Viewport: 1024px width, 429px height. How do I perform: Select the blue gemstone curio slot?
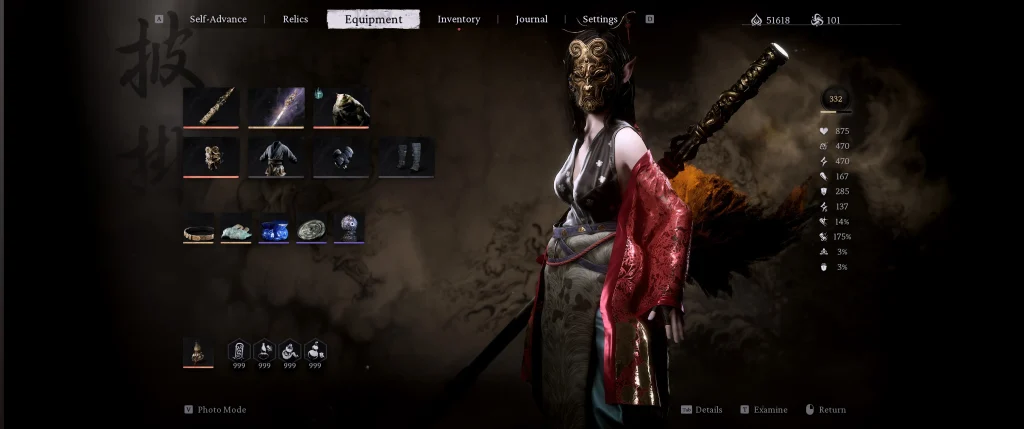(274, 229)
